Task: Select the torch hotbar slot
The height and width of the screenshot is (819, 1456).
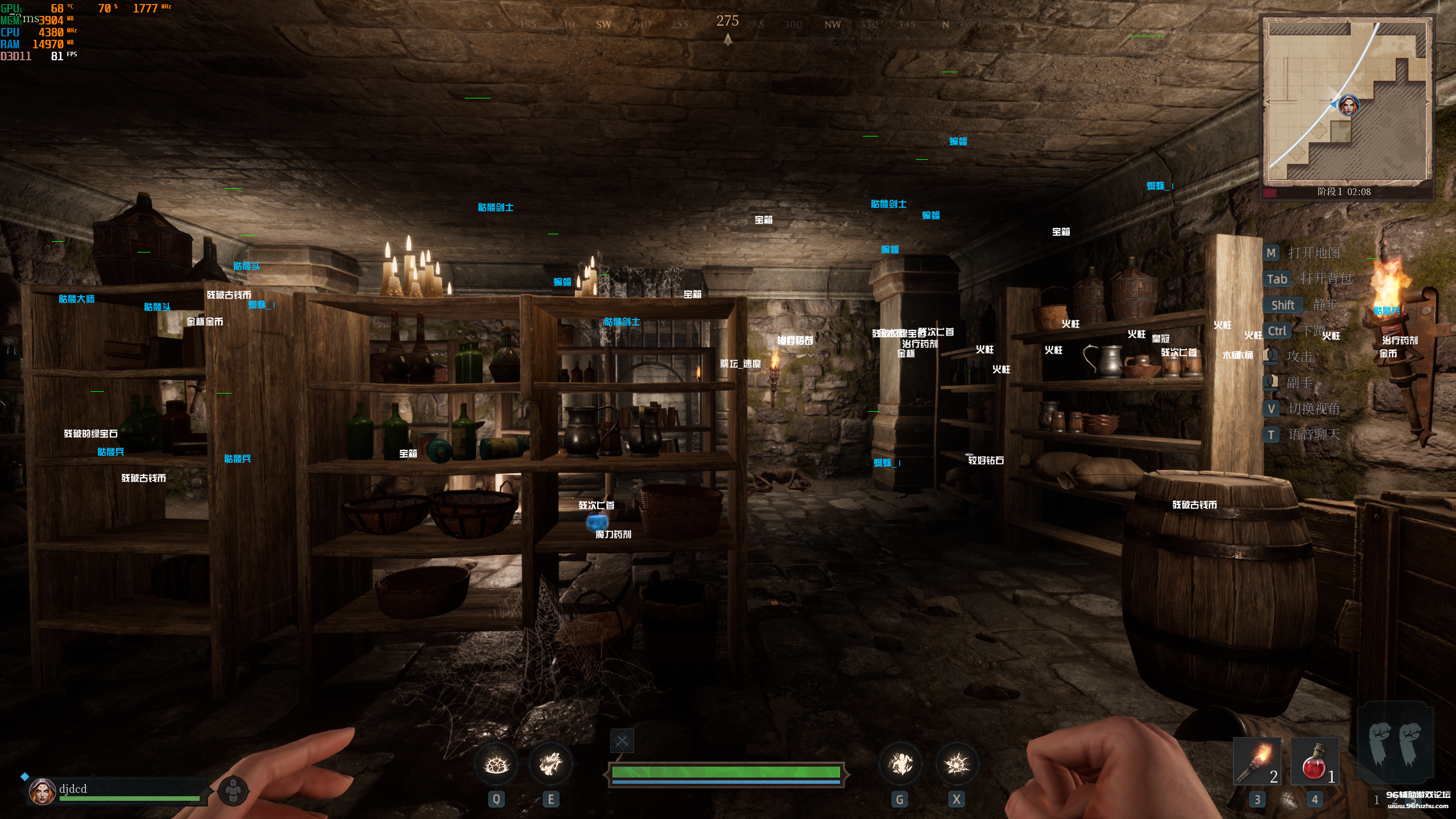Action: tap(1256, 762)
